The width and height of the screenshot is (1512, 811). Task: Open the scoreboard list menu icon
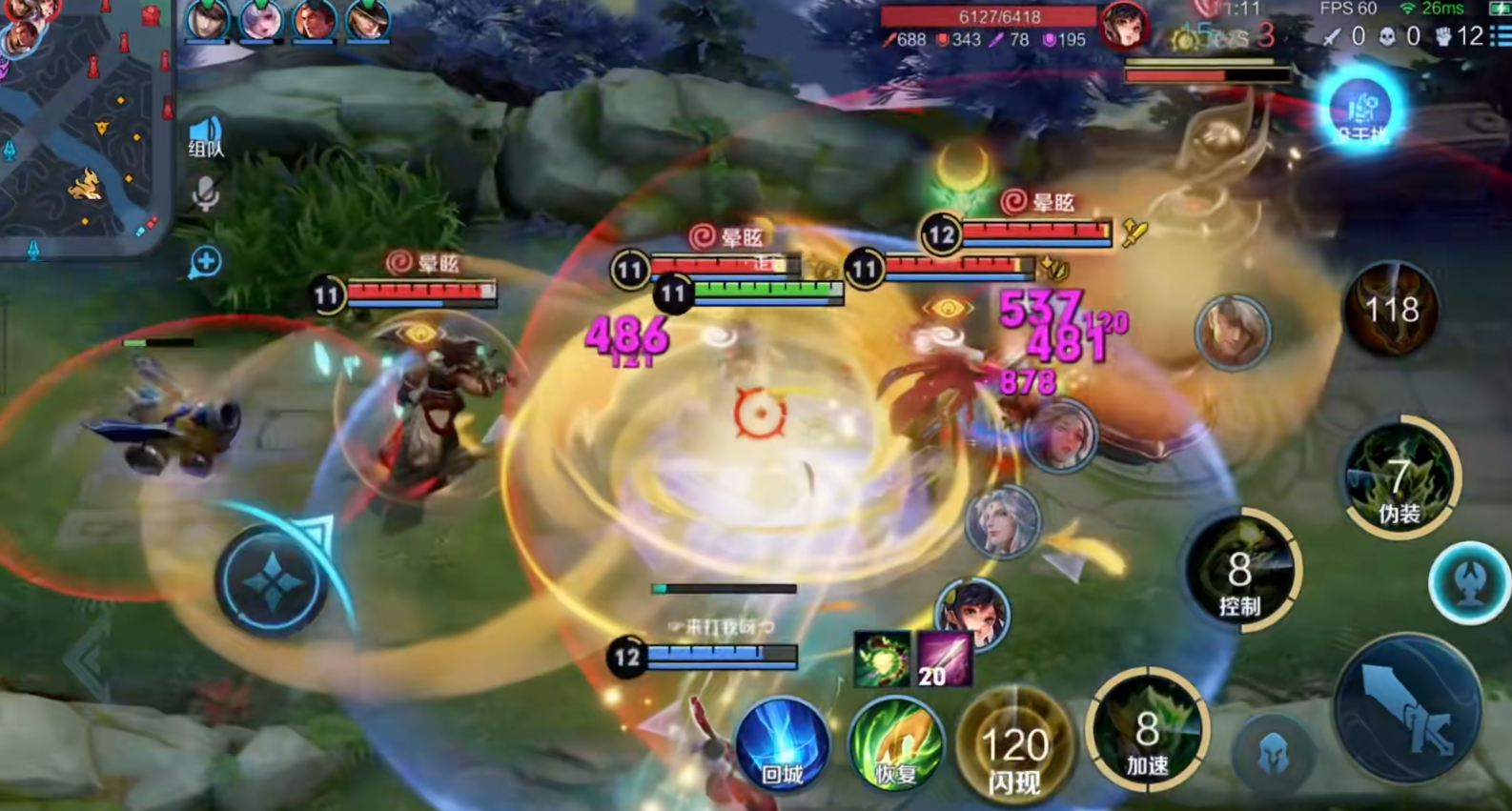pos(1501,36)
